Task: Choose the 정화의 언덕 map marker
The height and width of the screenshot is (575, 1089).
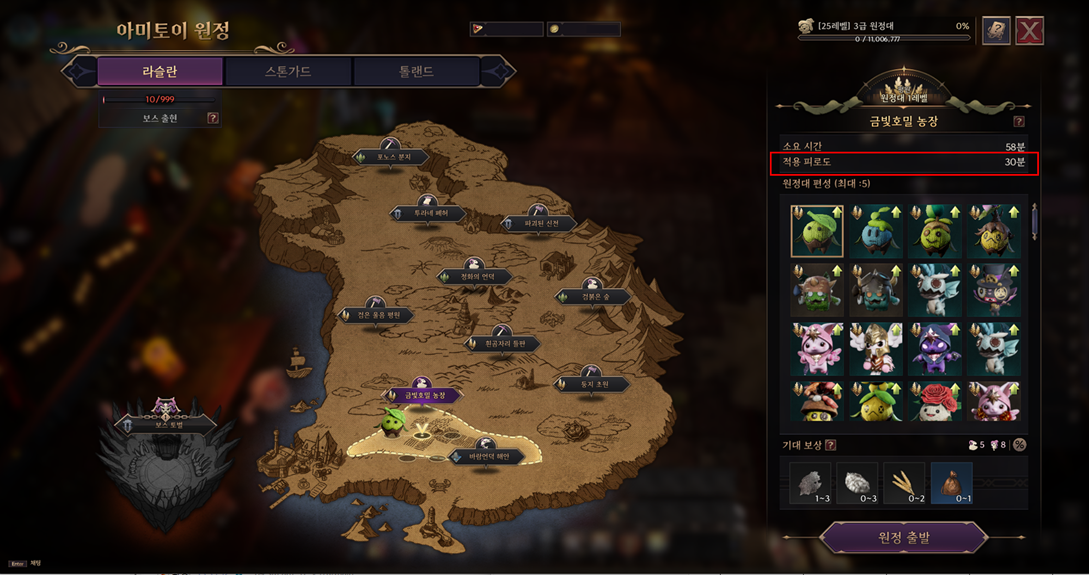Action: click(476, 276)
